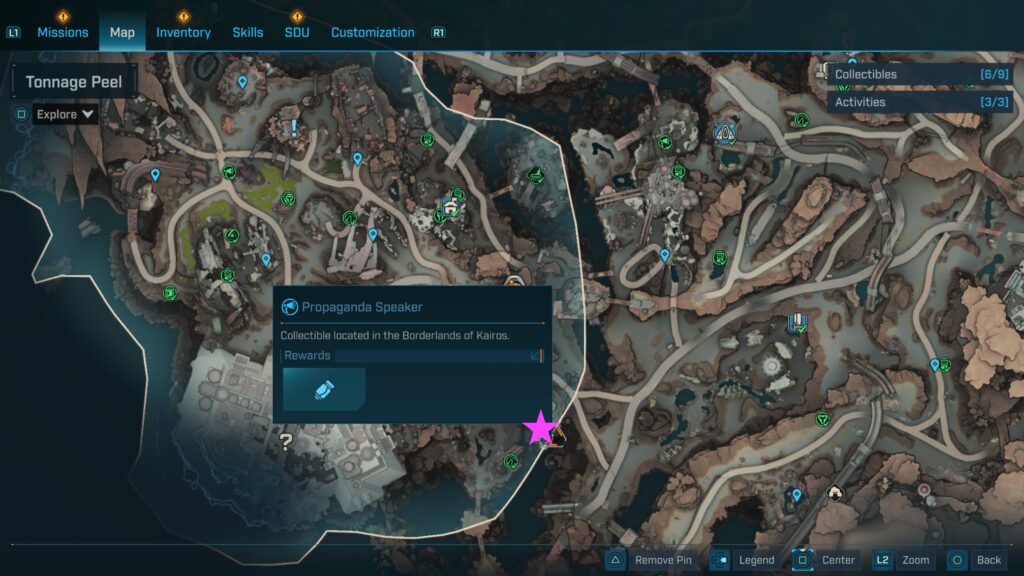
Task: Select the white question mark map marker
Action: 286,441
